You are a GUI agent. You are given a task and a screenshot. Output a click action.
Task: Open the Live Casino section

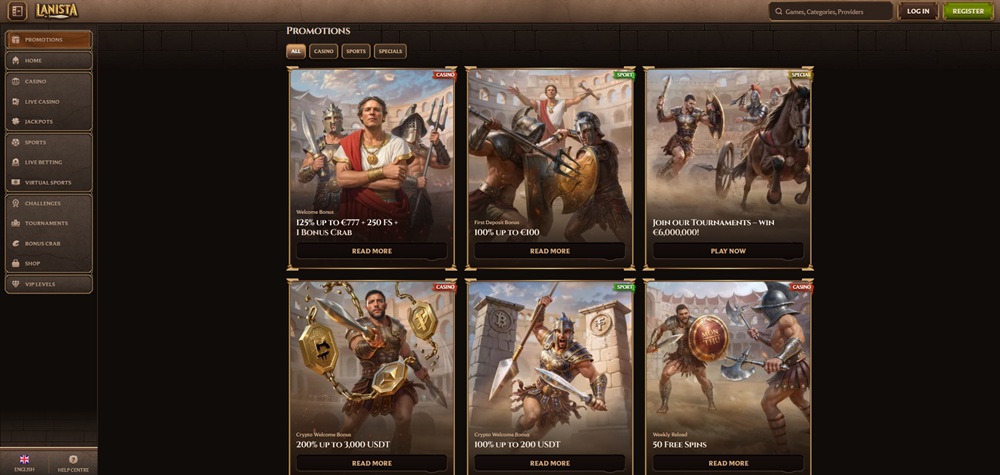48,101
